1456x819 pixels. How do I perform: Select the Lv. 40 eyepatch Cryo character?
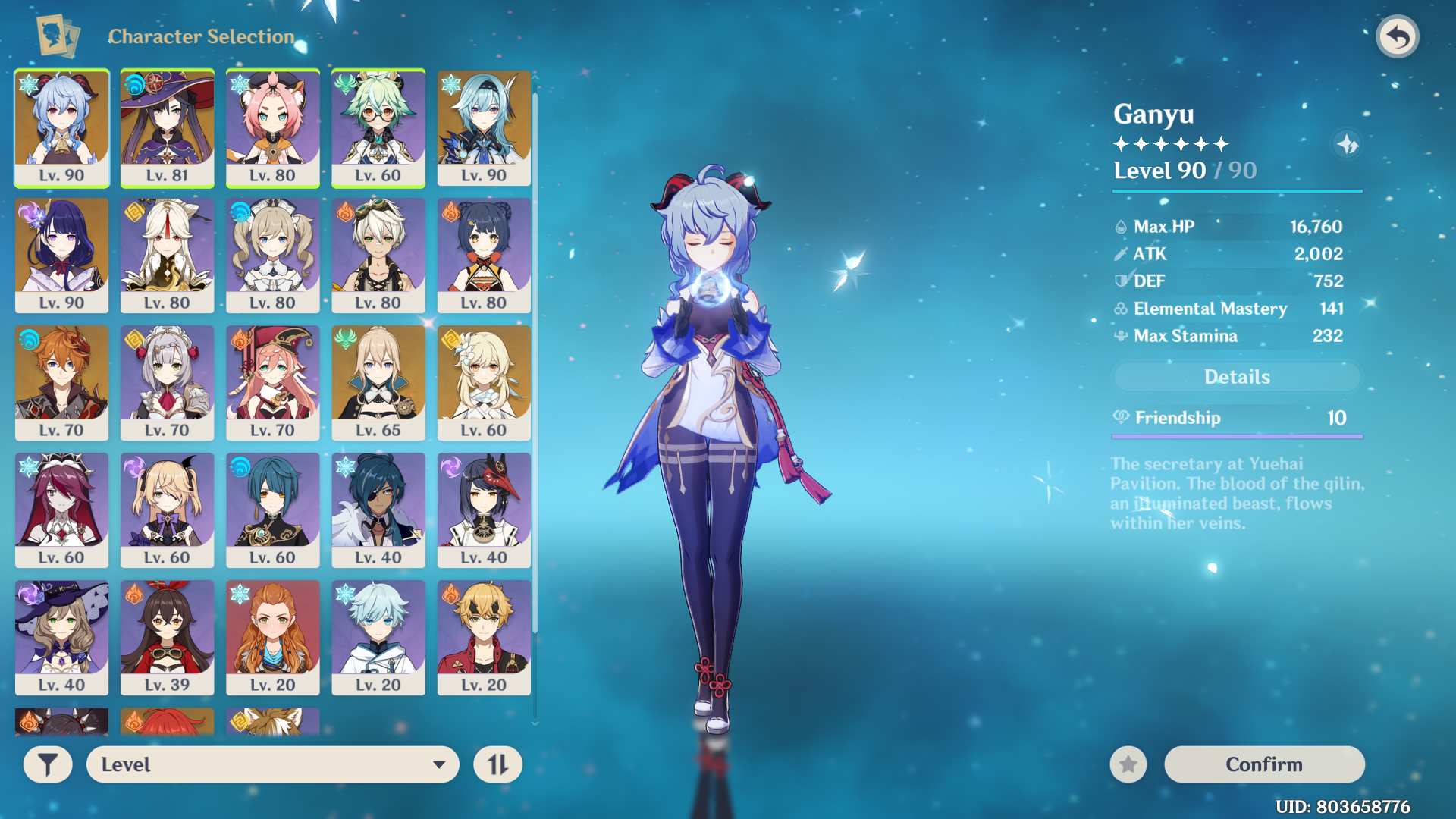click(x=378, y=510)
